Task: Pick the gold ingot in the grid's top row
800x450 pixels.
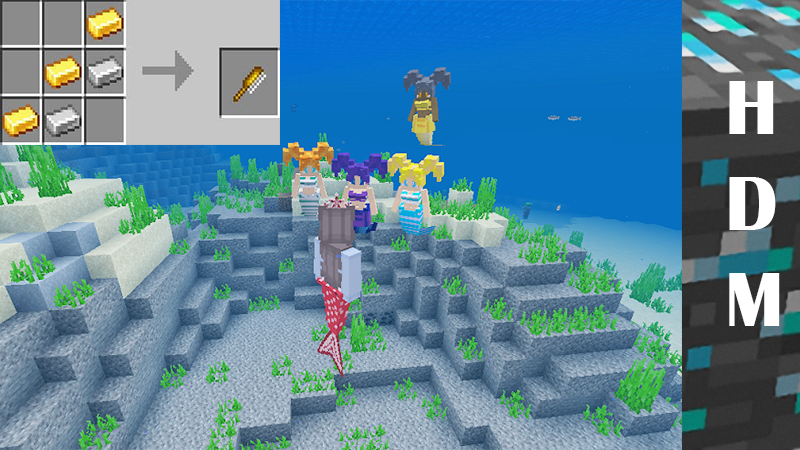Action: [102, 22]
